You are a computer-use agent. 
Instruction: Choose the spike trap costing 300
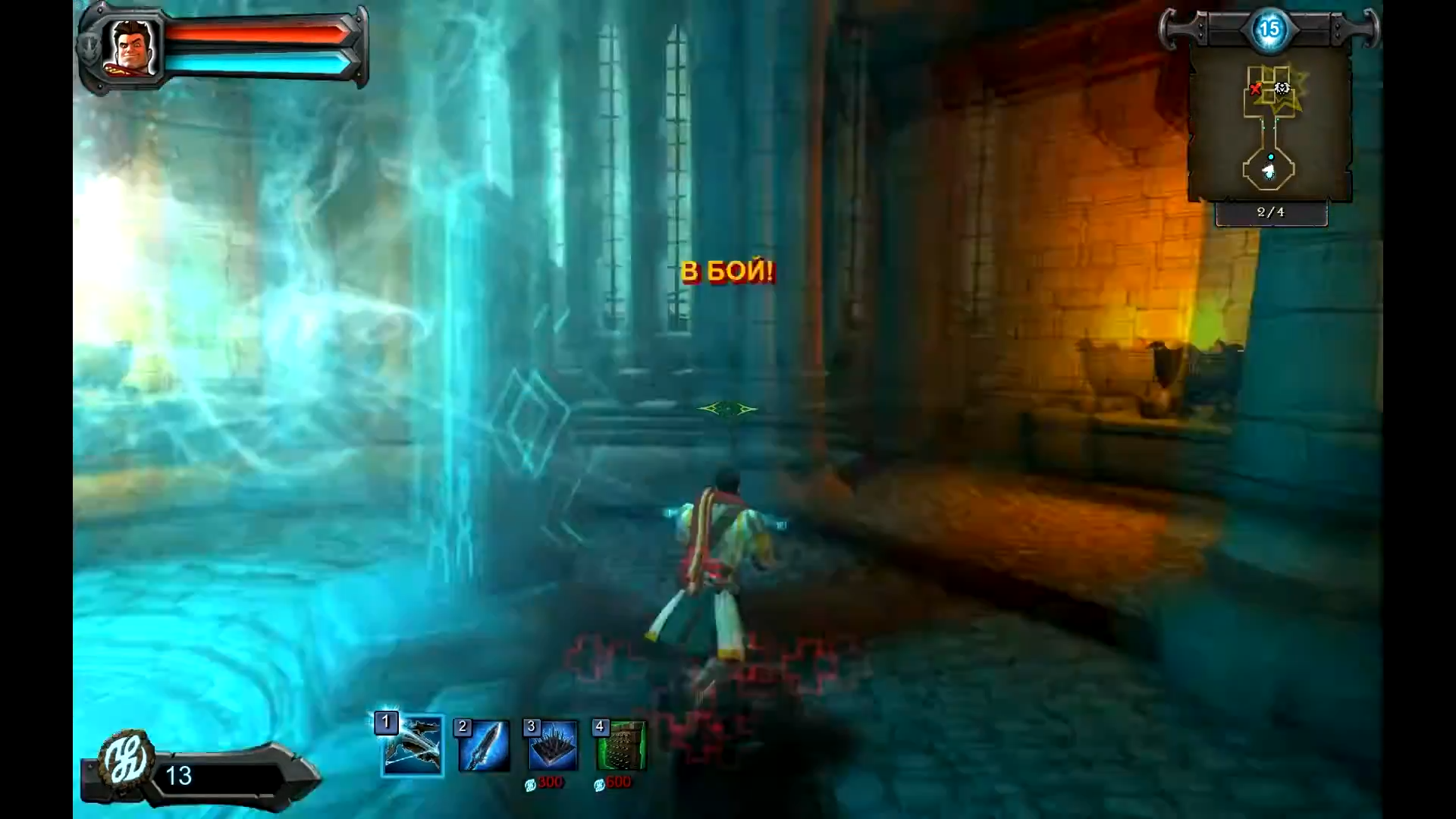pyautogui.click(x=552, y=746)
